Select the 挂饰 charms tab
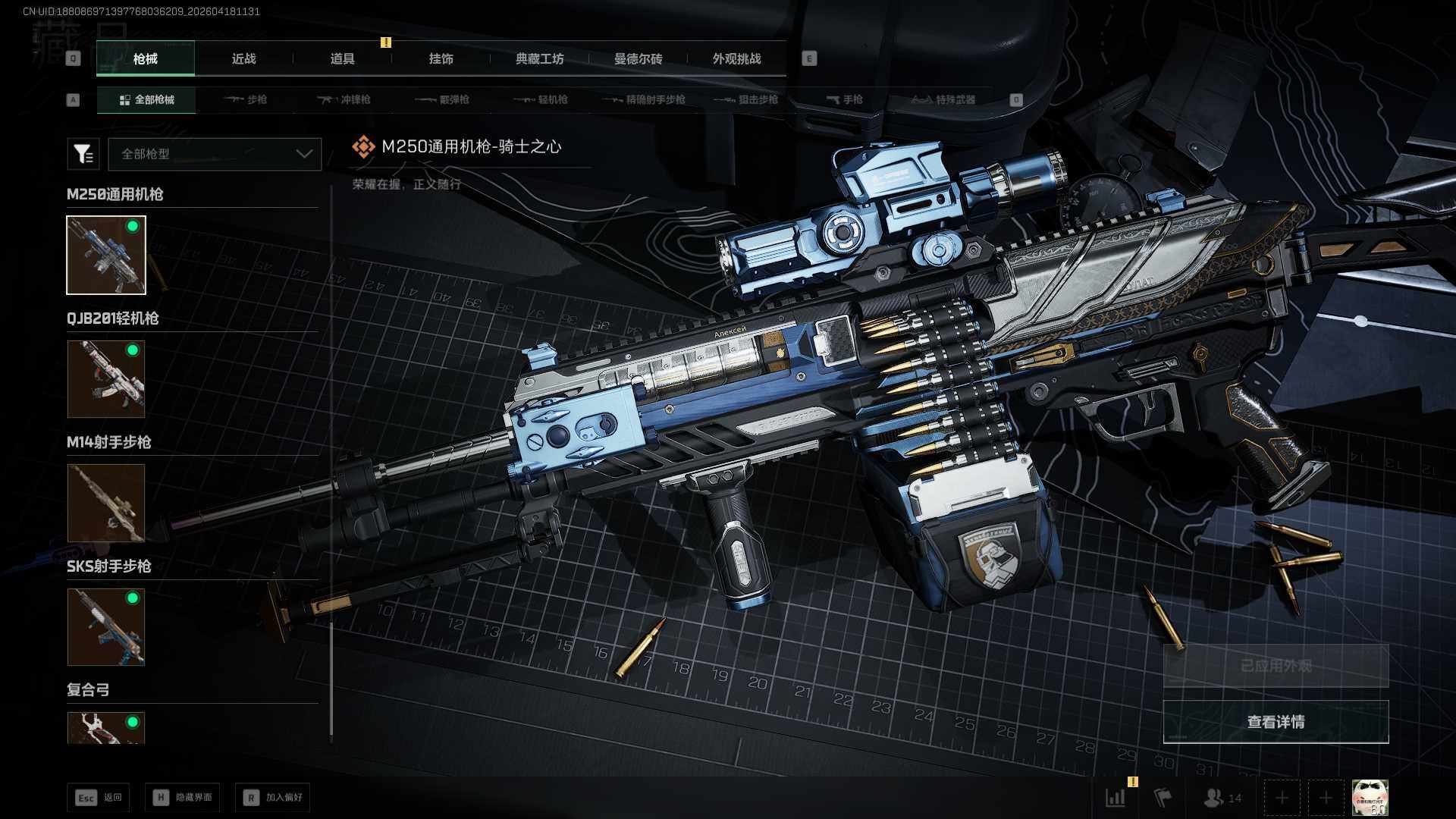The image size is (1456, 819). [441, 59]
